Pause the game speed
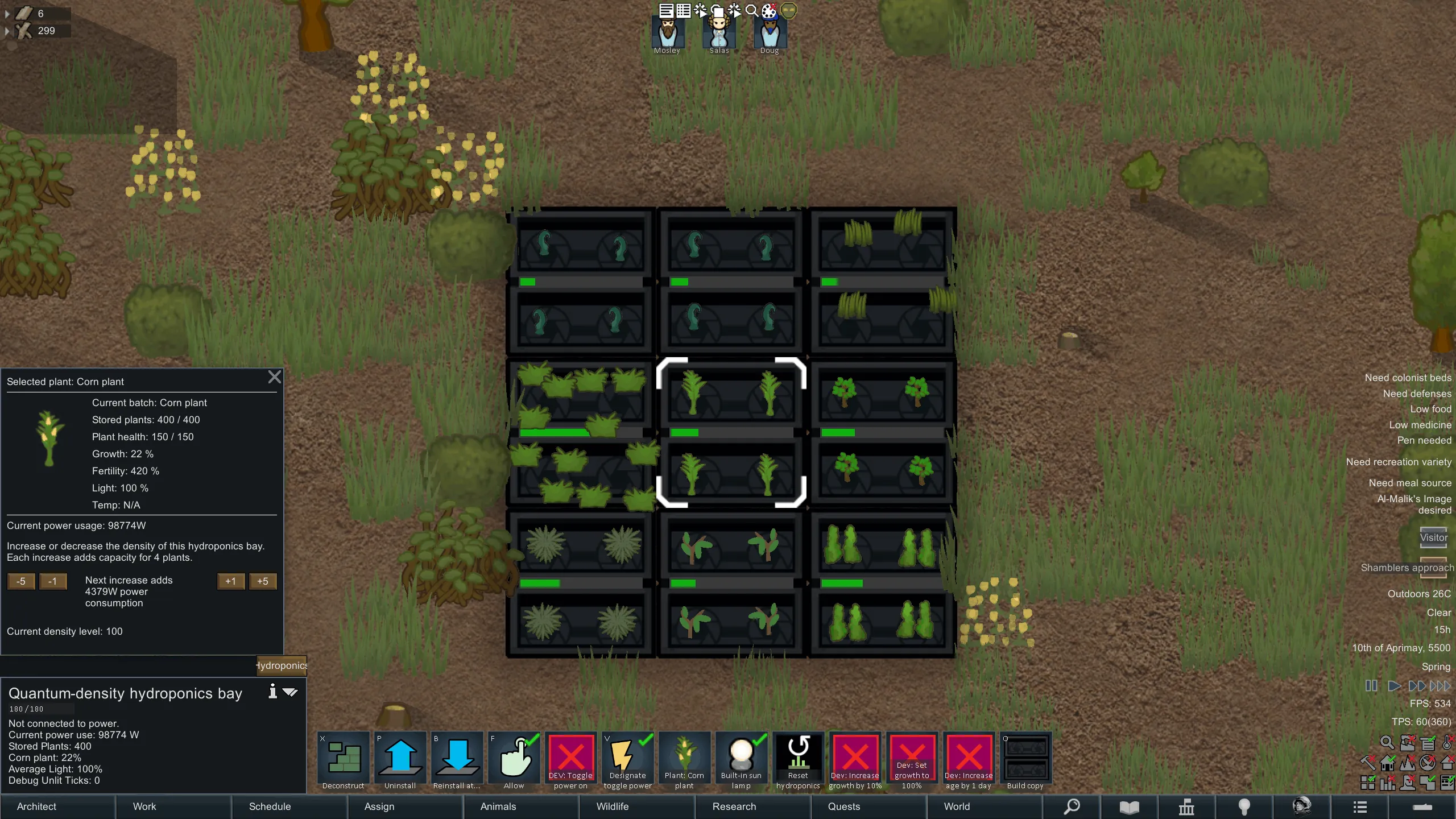This screenshot has width=1456, height=819. pos(1371,686)
